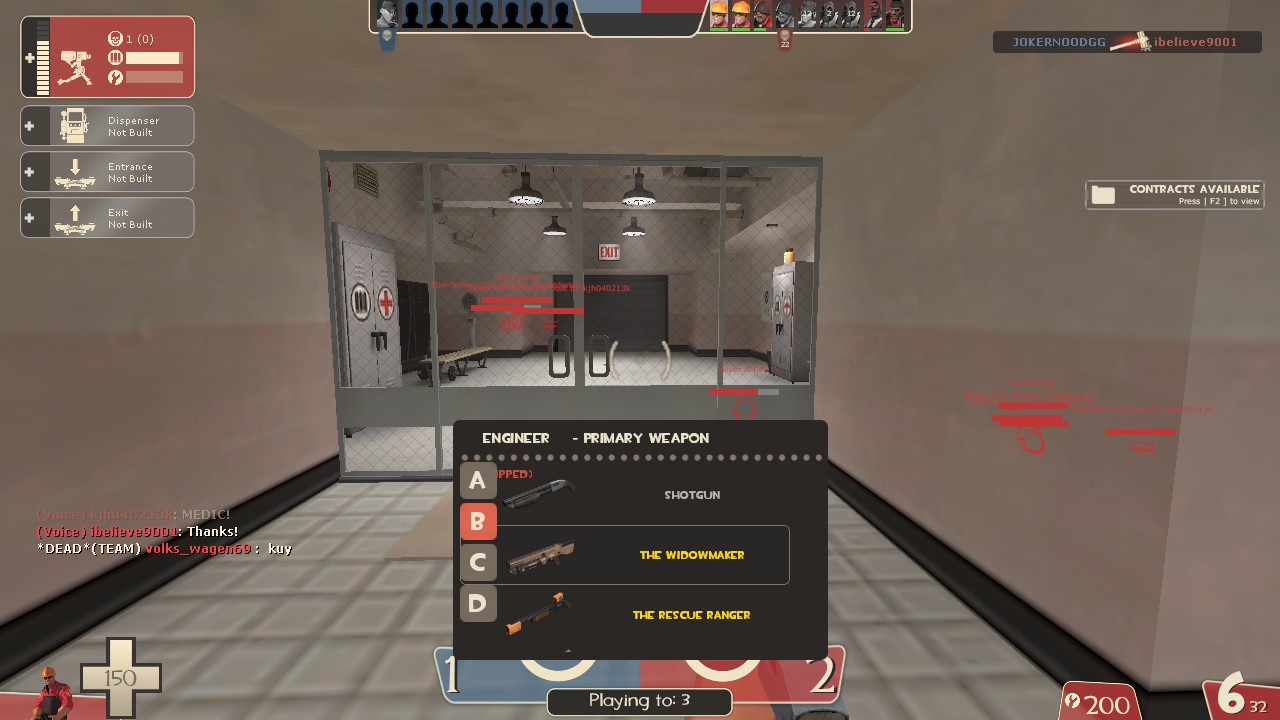Expand the plus on the Entrance panel

[x=30, y=170]
